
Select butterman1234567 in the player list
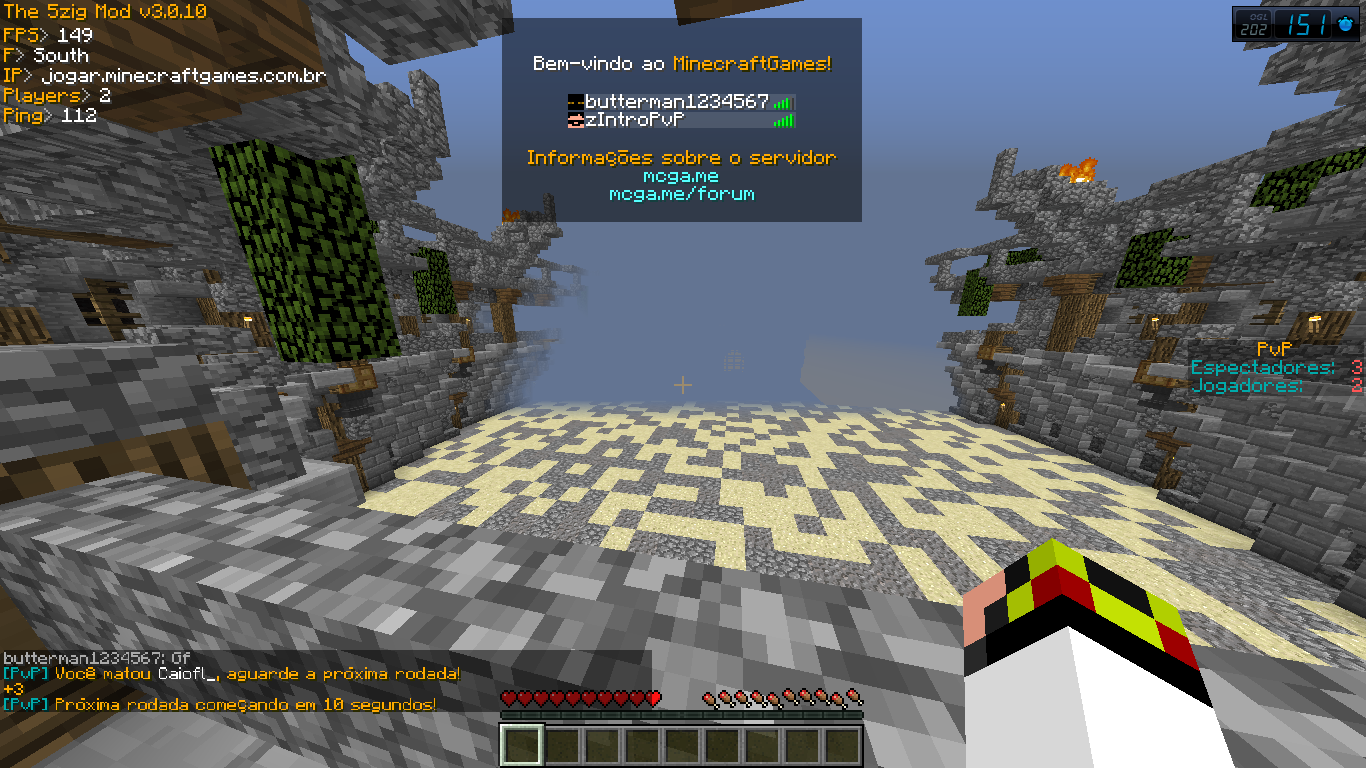tap(677, 102)
